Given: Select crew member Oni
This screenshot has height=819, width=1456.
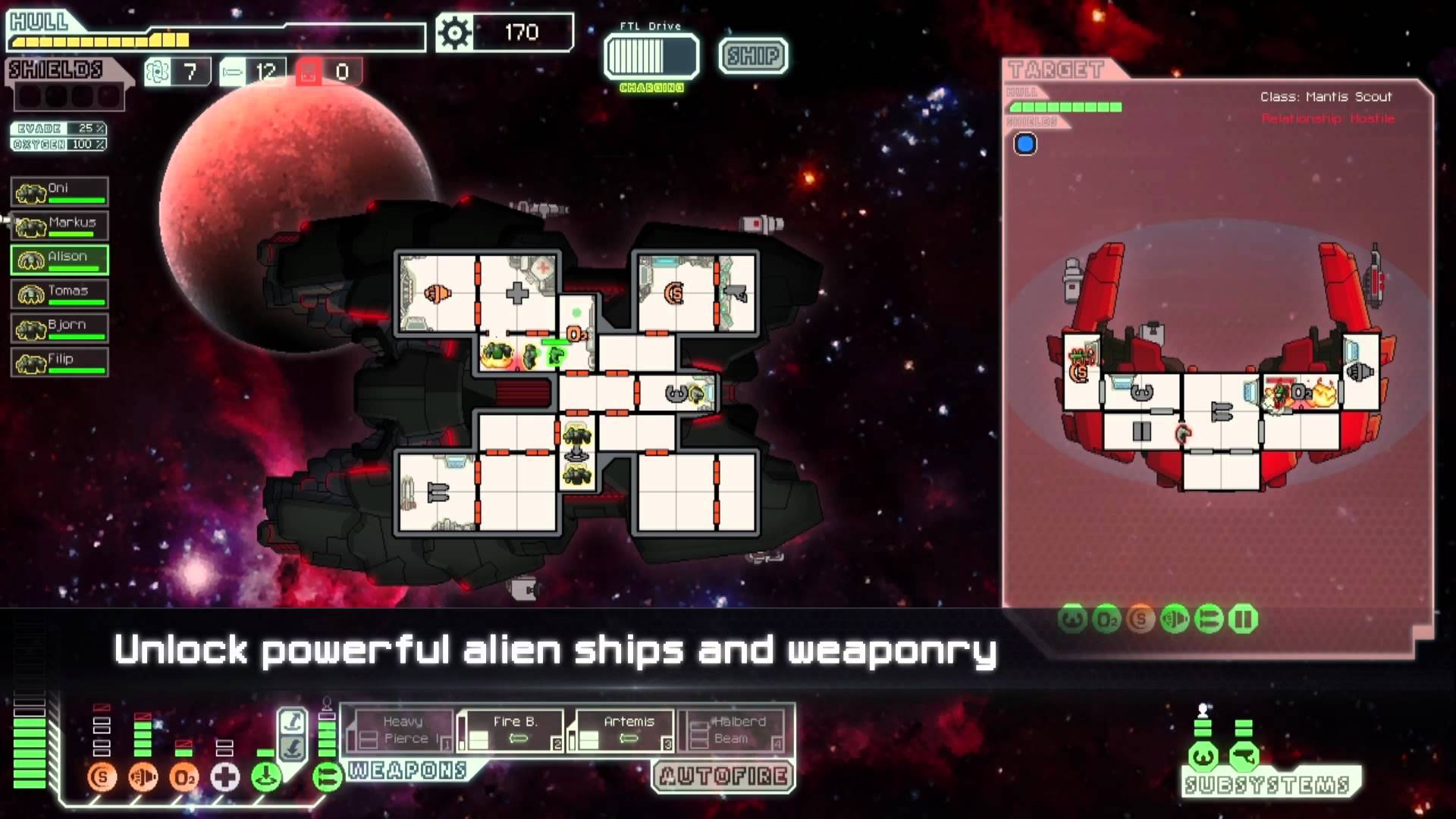Looking at the screenshot, I should [x=58, y=191].
